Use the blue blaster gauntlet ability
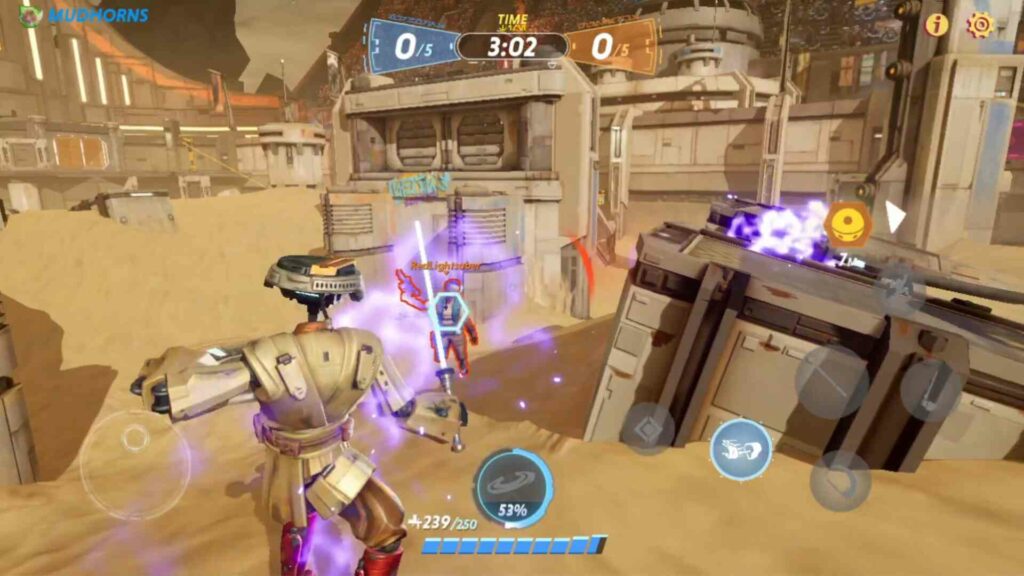Viewport: 1024px width, 576px height. [740, 449]
